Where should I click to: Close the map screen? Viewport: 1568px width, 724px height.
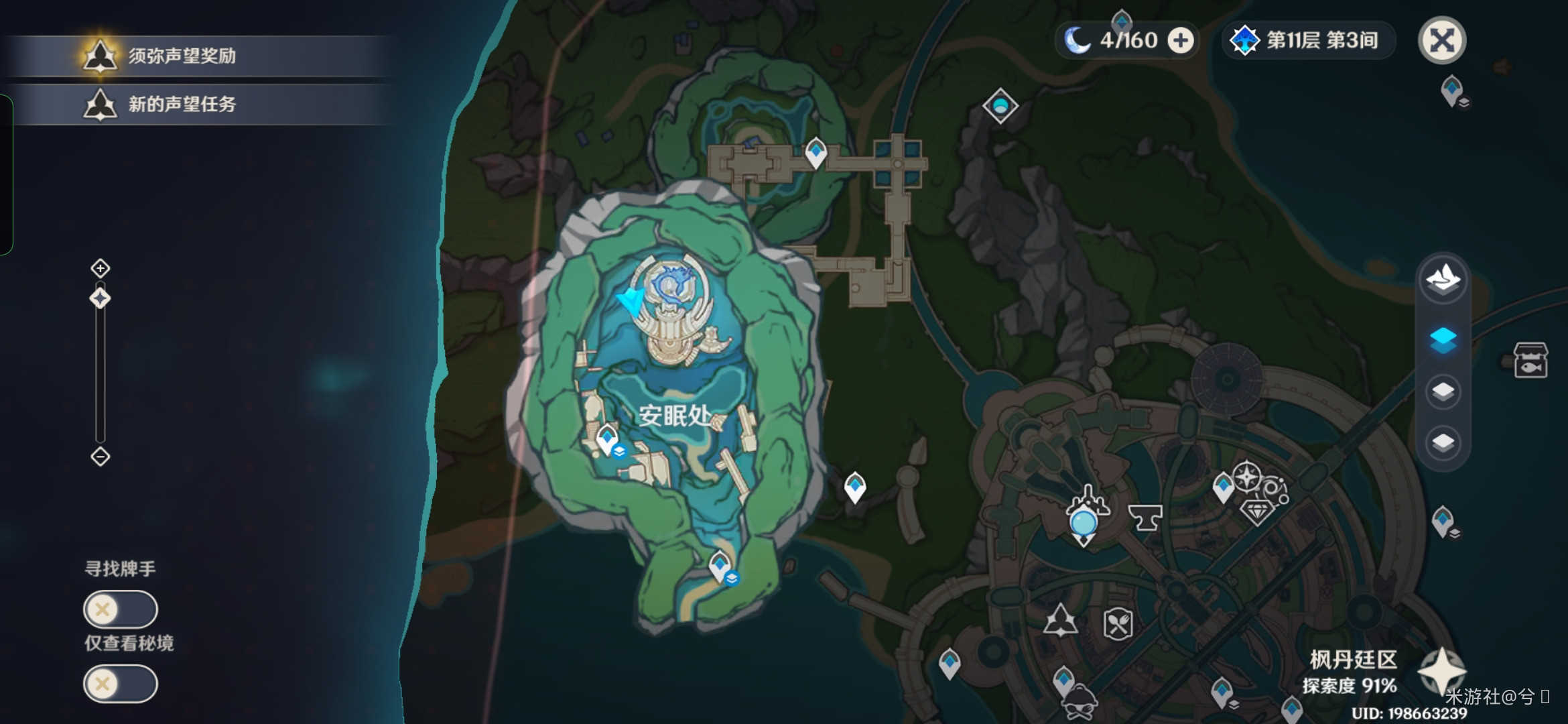pos(1442,40)
